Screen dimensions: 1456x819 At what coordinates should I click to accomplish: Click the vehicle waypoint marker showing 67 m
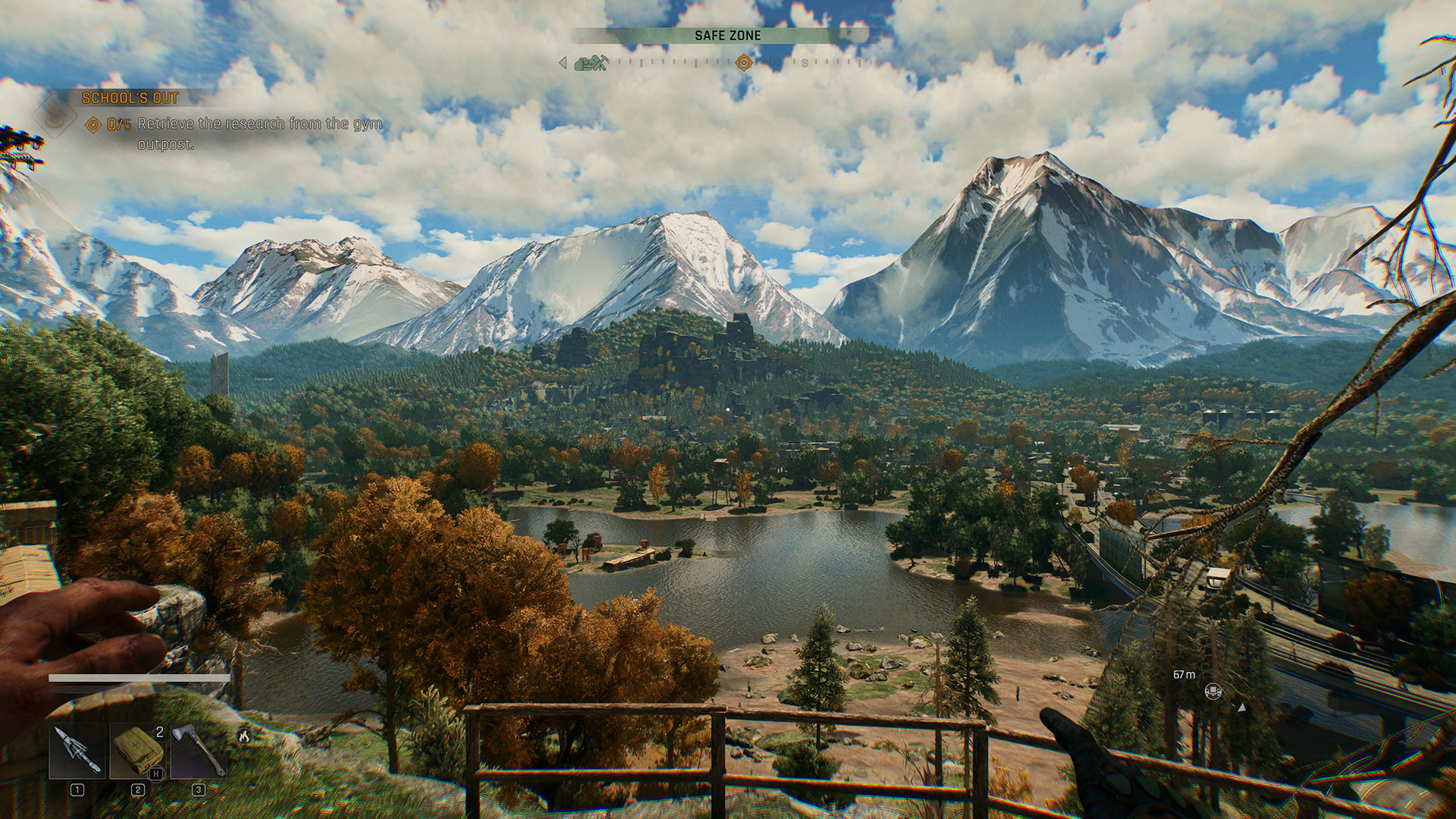tap(1213, 691)
